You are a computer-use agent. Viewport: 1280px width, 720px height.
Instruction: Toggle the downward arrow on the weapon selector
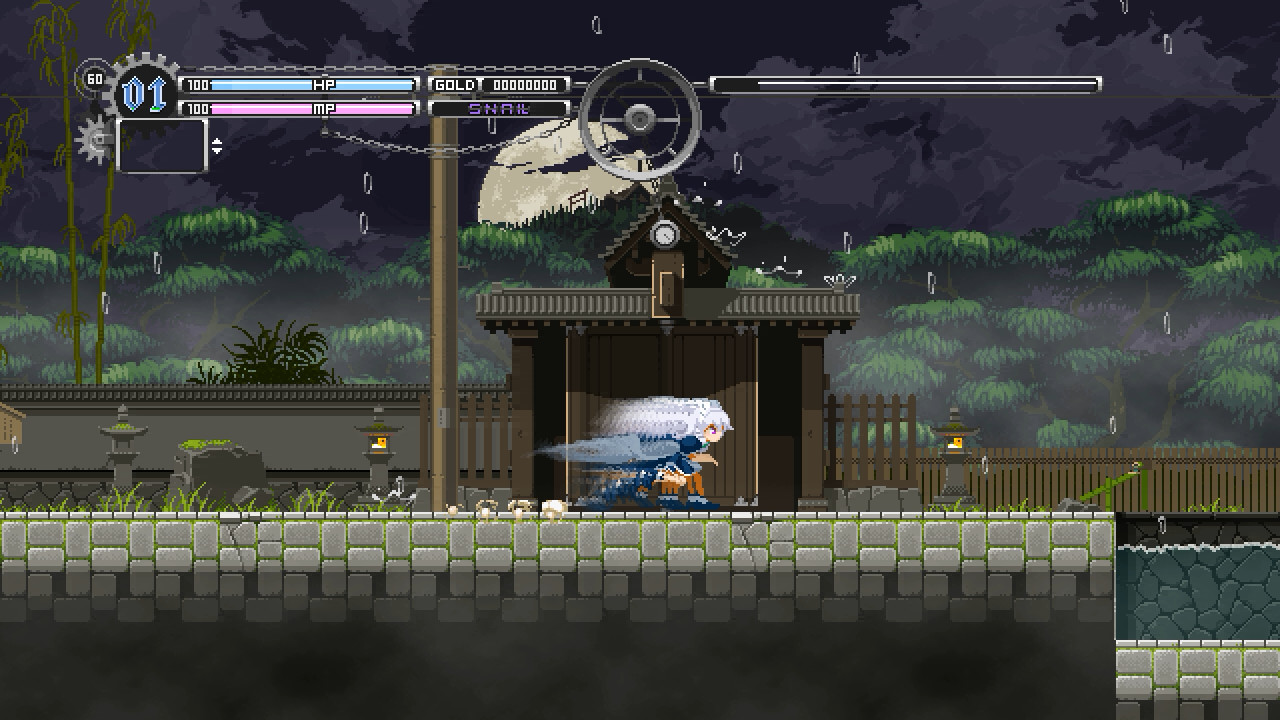tap(218, 150)
